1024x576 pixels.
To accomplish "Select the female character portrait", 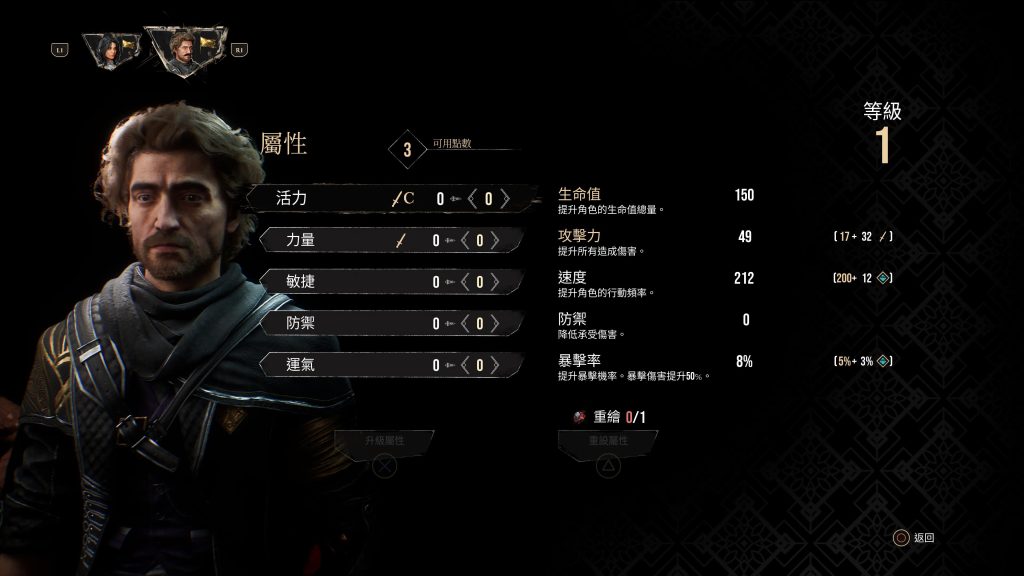I will pyautogui.click(x=105, y=49).
